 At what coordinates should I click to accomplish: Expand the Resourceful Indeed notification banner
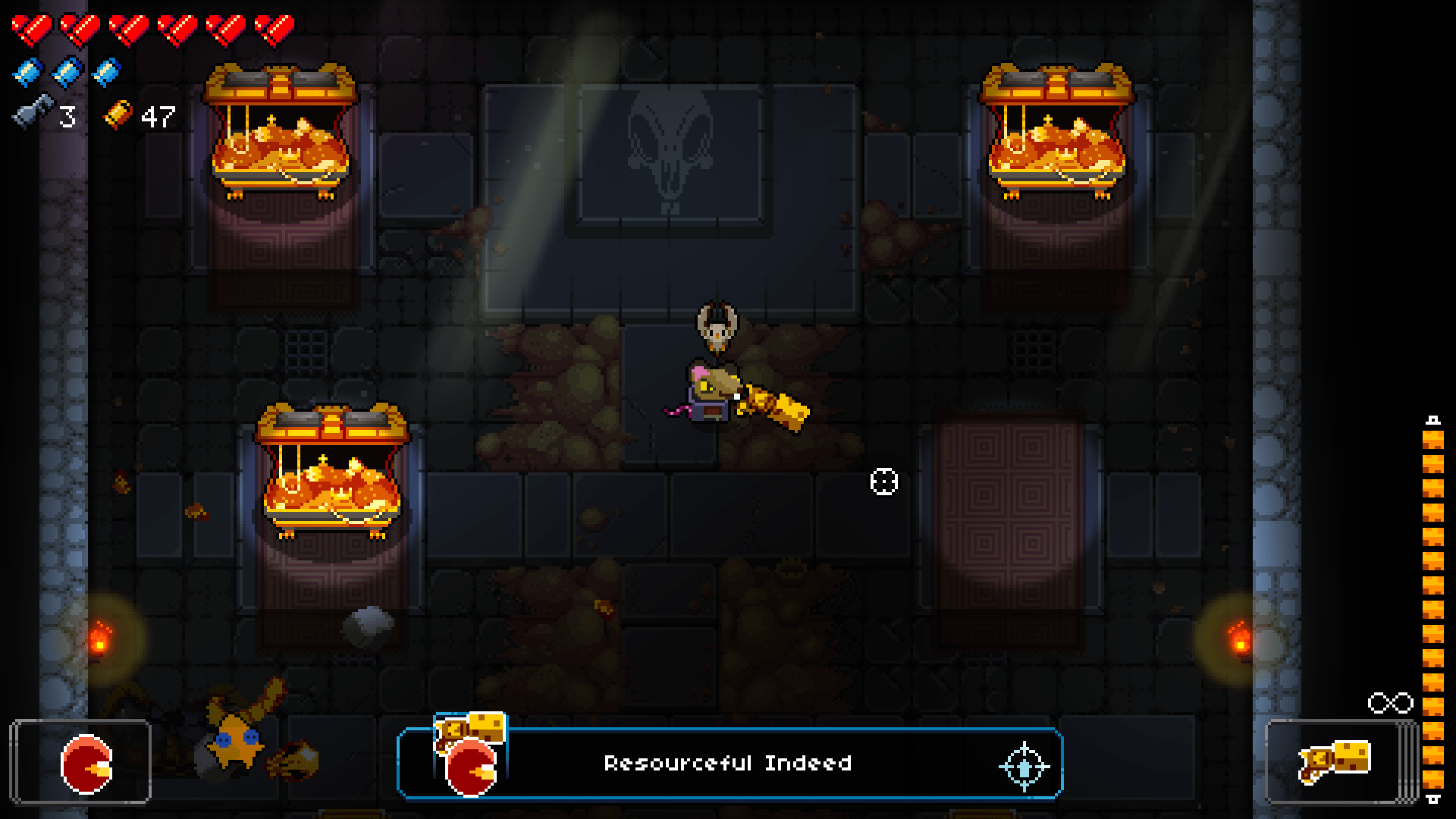(728, 764)
